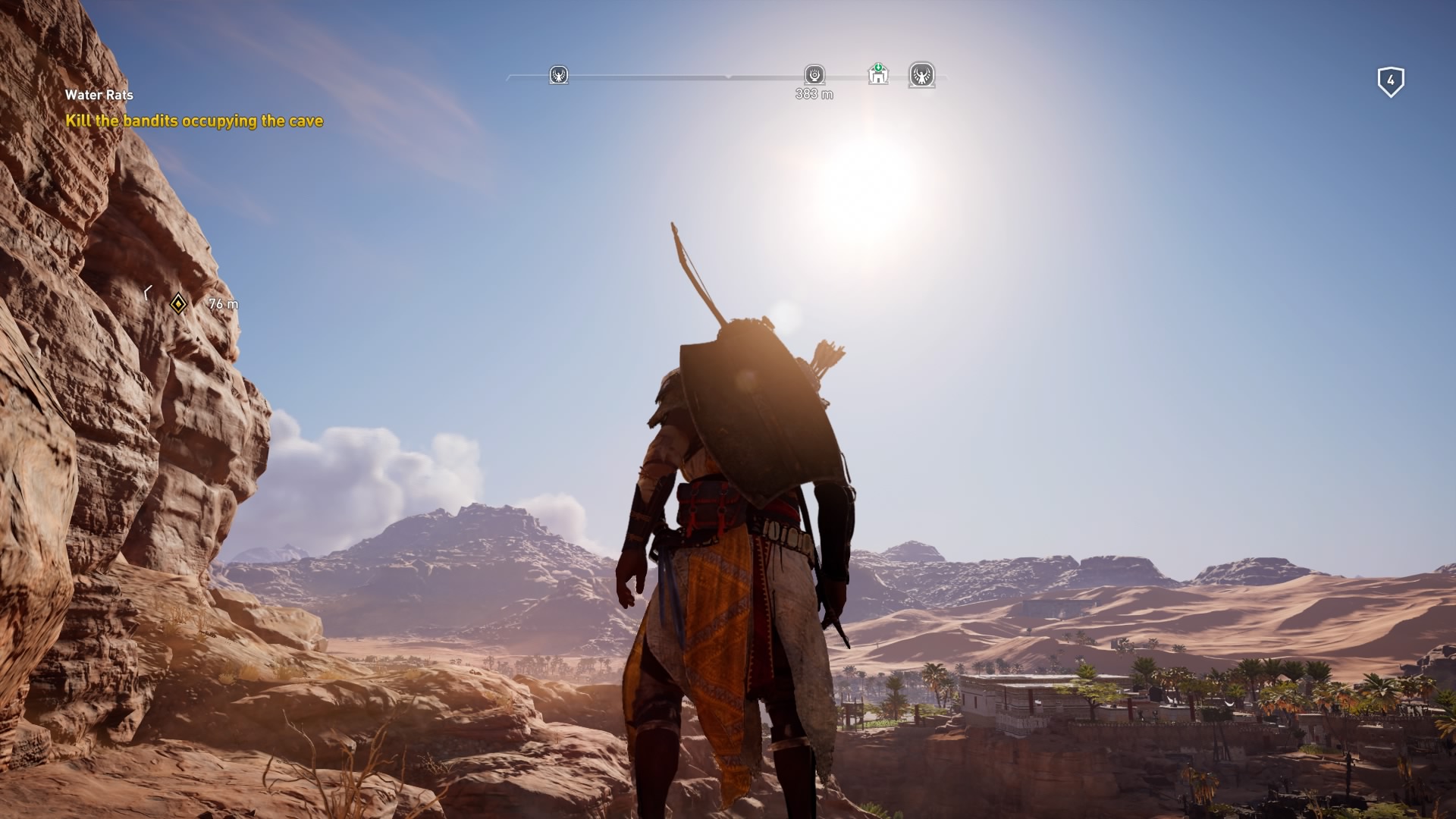Select the larger eagle viewpoint compass icon
This screenshot has height=819, width=1456.
coord(921,75)
